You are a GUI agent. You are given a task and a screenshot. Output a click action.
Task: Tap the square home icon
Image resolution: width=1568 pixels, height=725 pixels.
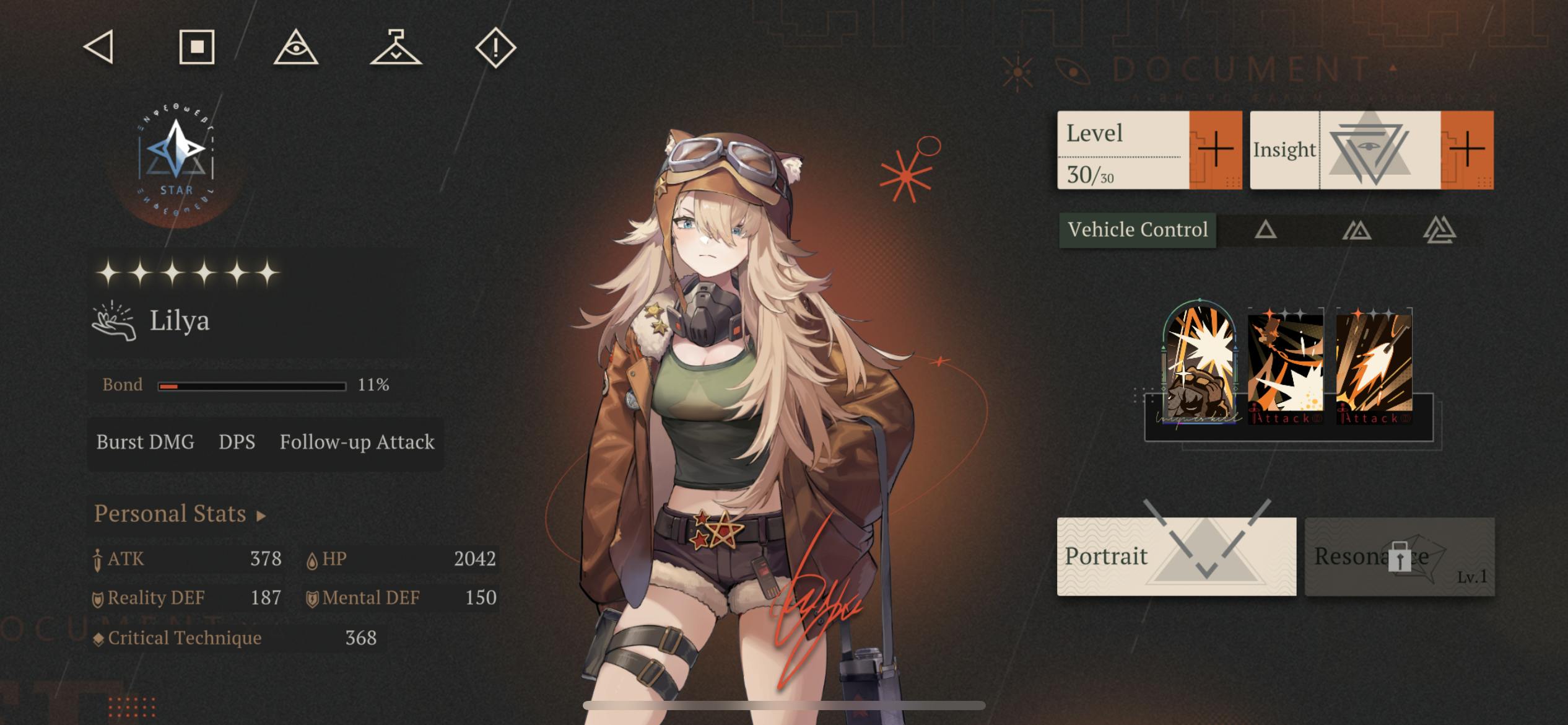tap(197, 47)
